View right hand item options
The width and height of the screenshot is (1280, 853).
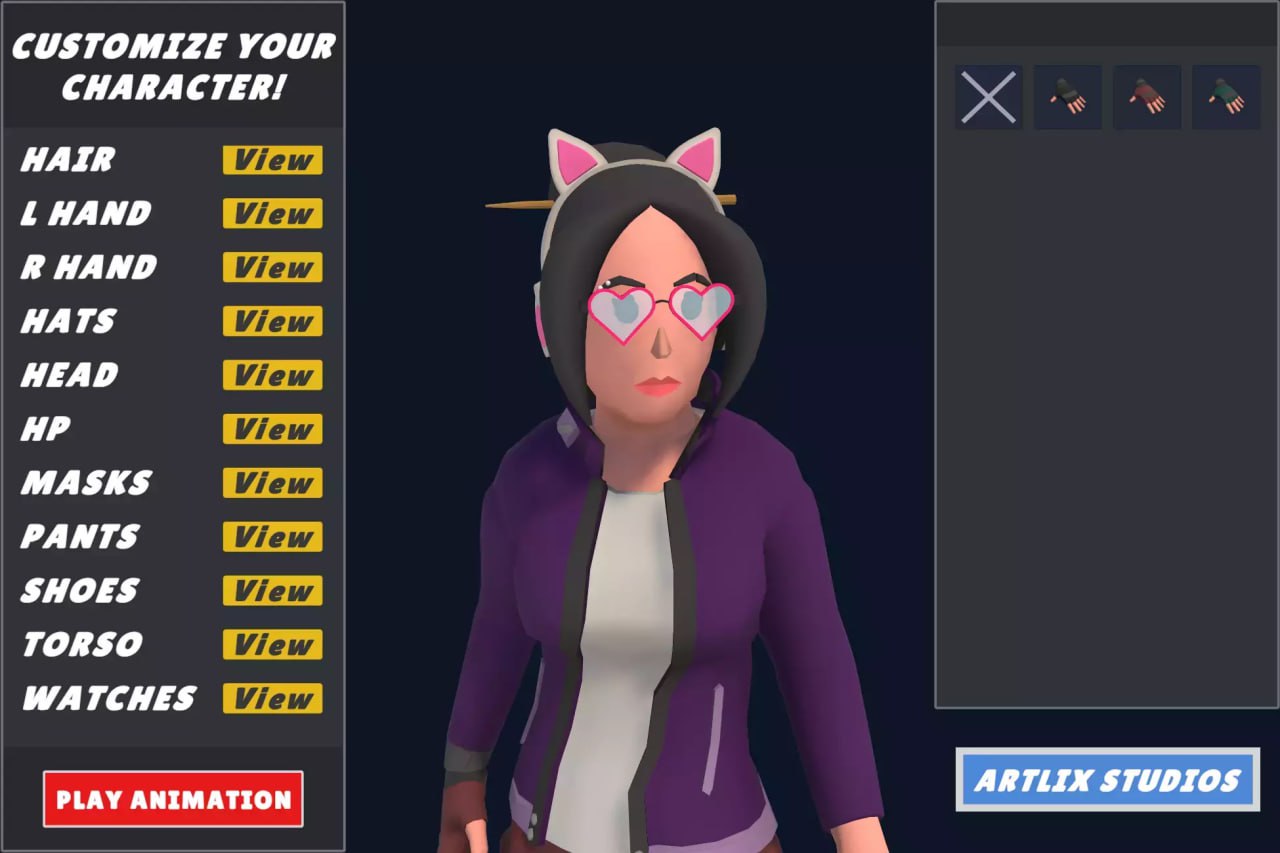[271, 267]
